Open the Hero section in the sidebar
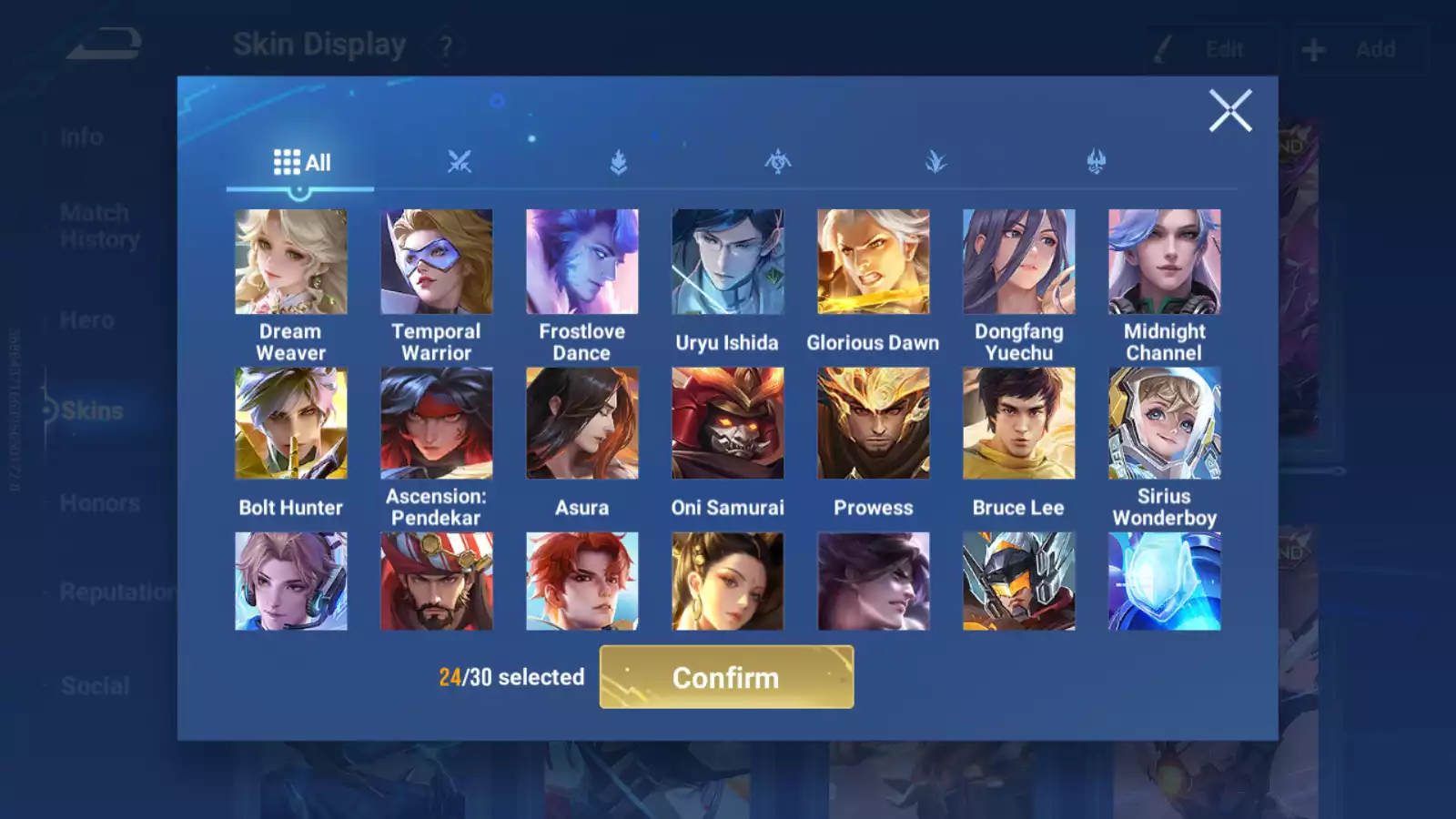 click(86, 320)
